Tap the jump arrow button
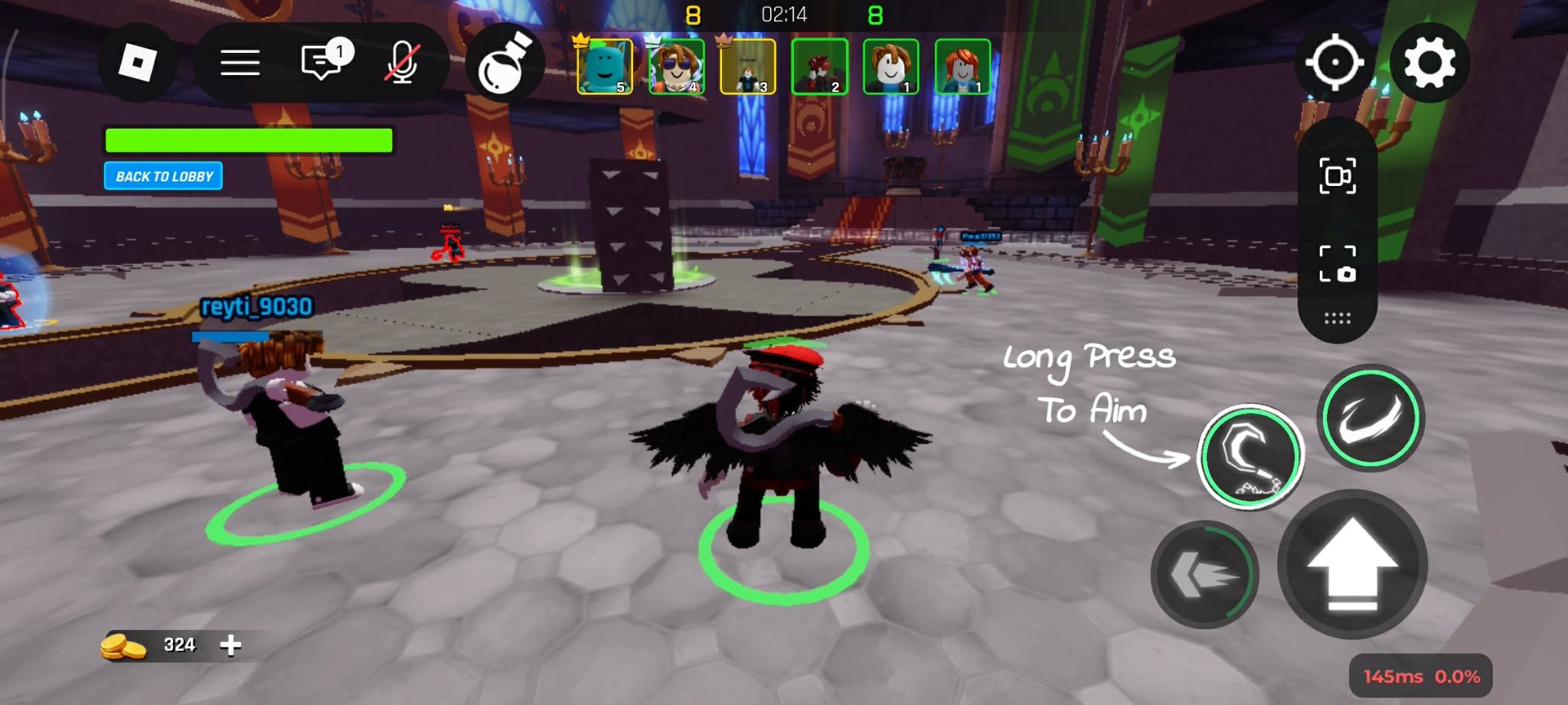This screenshot has width=1568, height=705. (1352, 565)
